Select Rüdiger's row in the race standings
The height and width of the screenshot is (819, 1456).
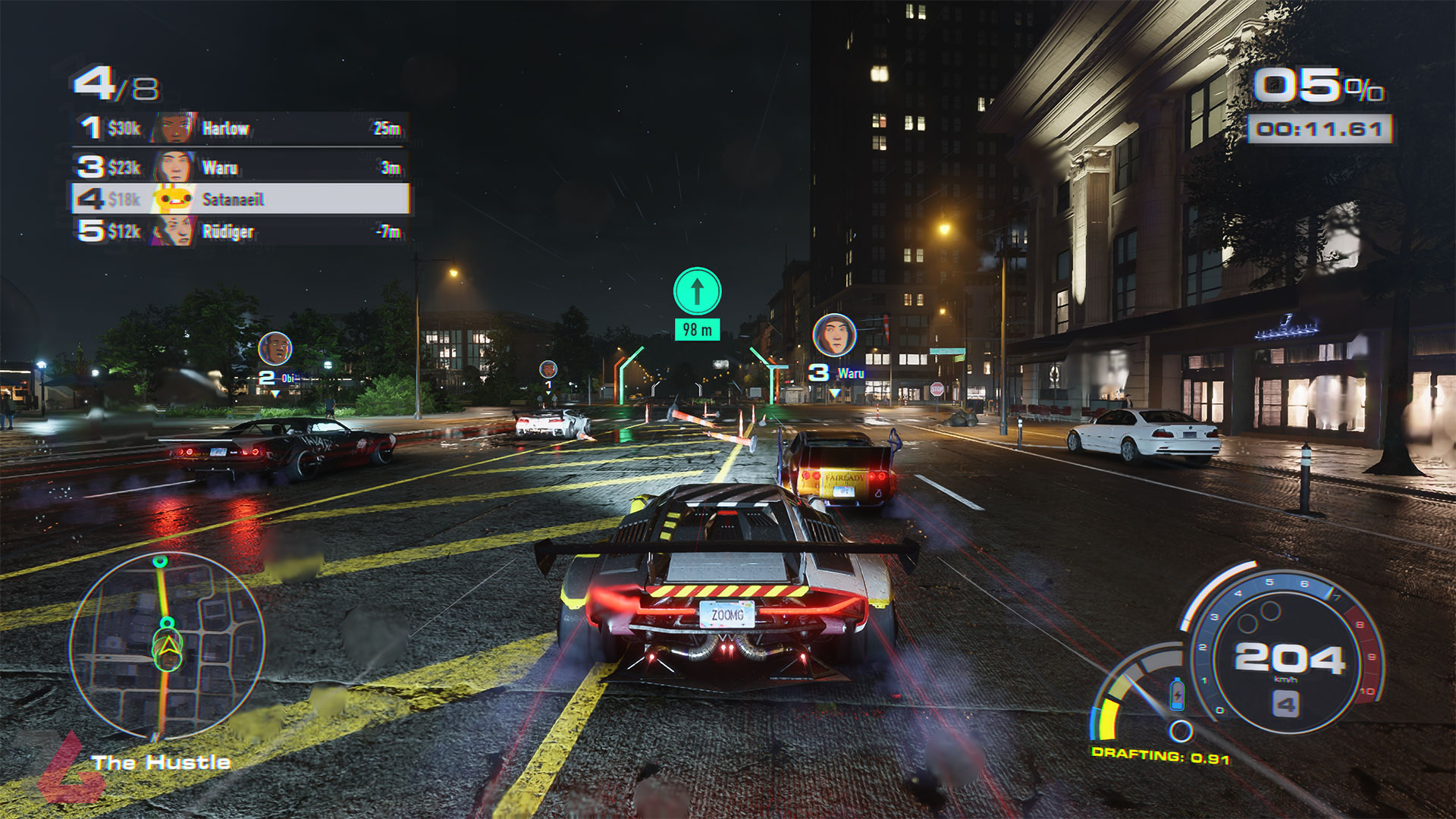click(x=241, y=231)
